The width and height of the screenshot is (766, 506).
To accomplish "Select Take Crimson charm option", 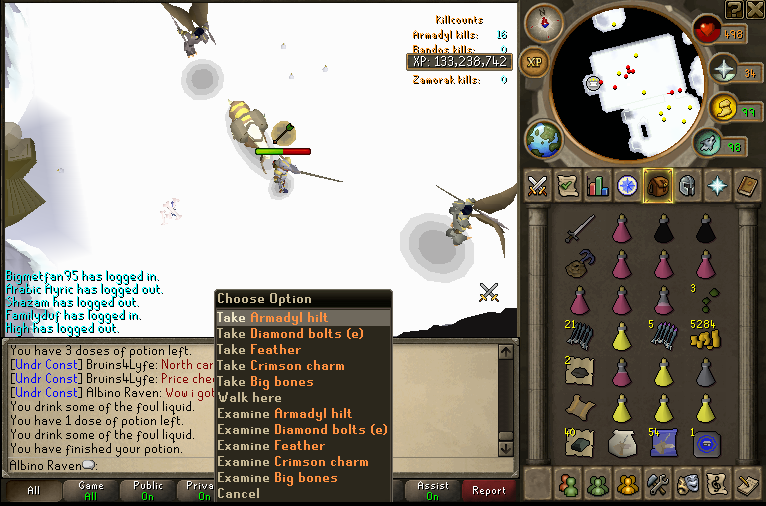I will (280, 365).
